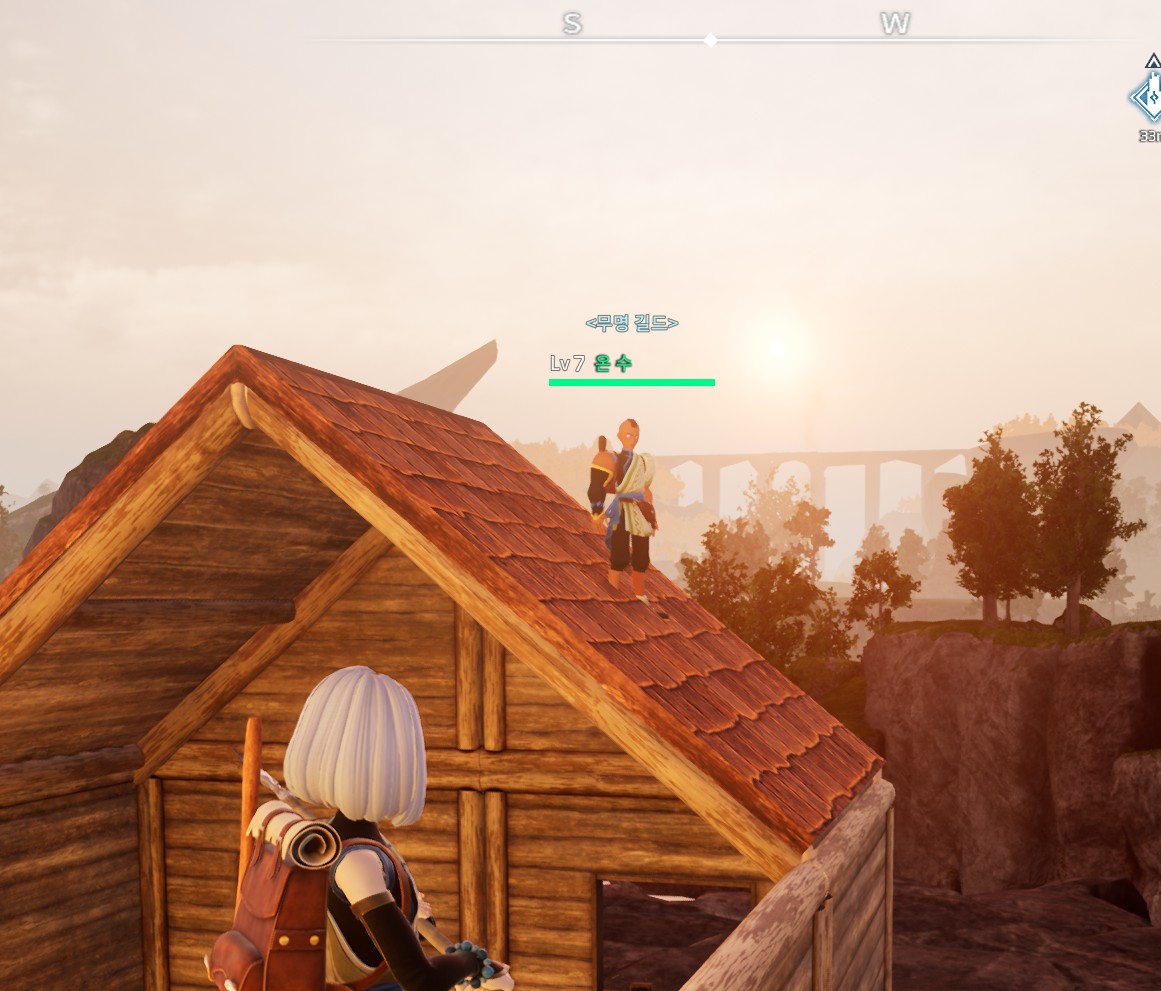Click the blue diamond waypoint marker
The width and height of the screenshot is (1161, 991).
click(1148, 98)
